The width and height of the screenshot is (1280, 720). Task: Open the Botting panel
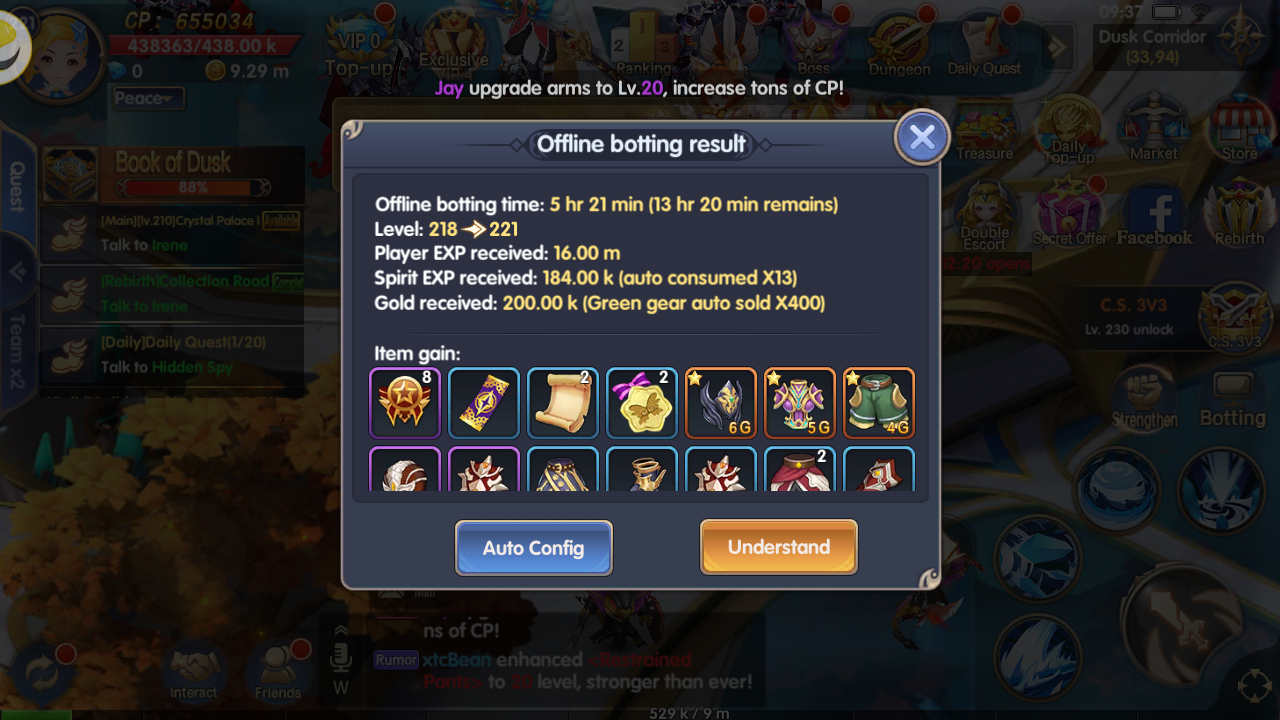tap(1233, 393)
